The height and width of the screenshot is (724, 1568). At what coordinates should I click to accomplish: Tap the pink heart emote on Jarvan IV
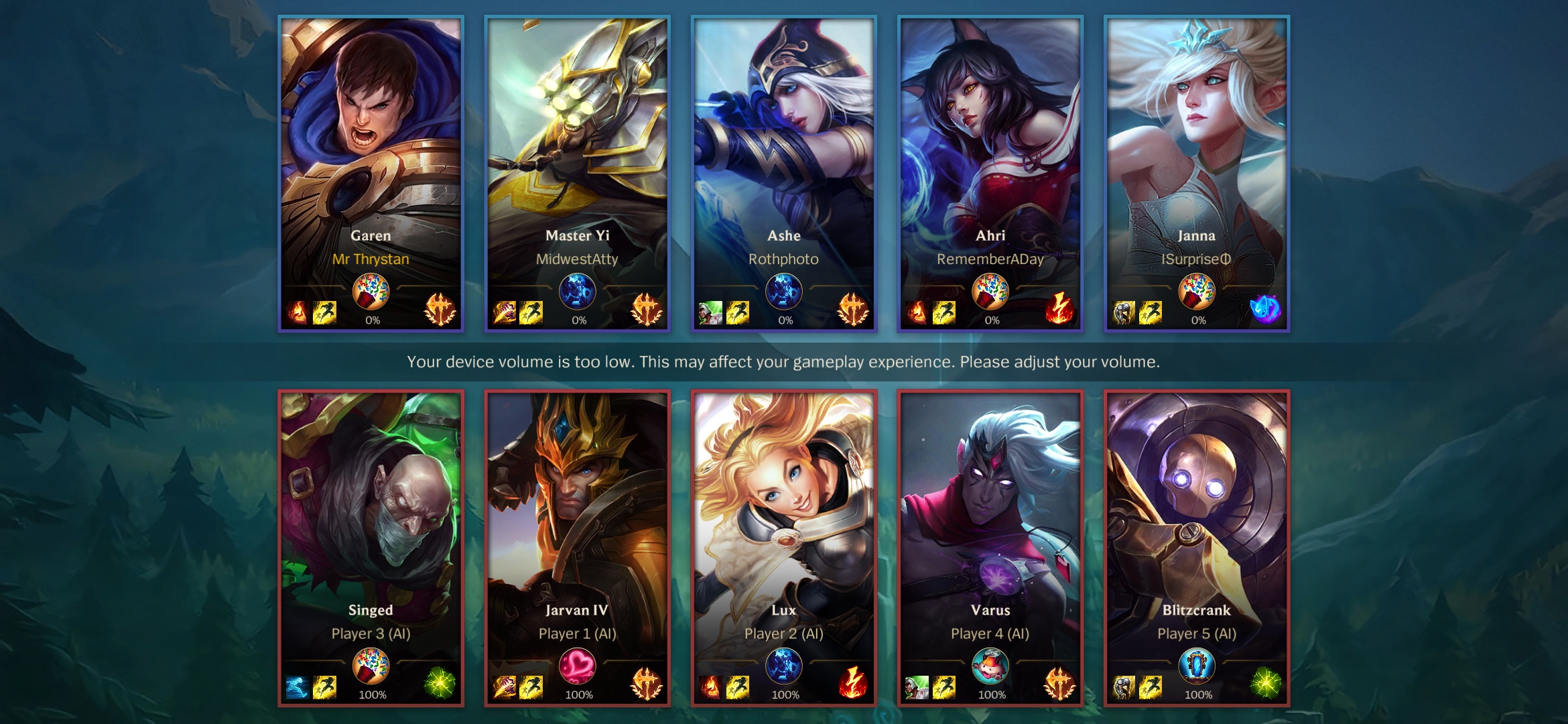577,667
